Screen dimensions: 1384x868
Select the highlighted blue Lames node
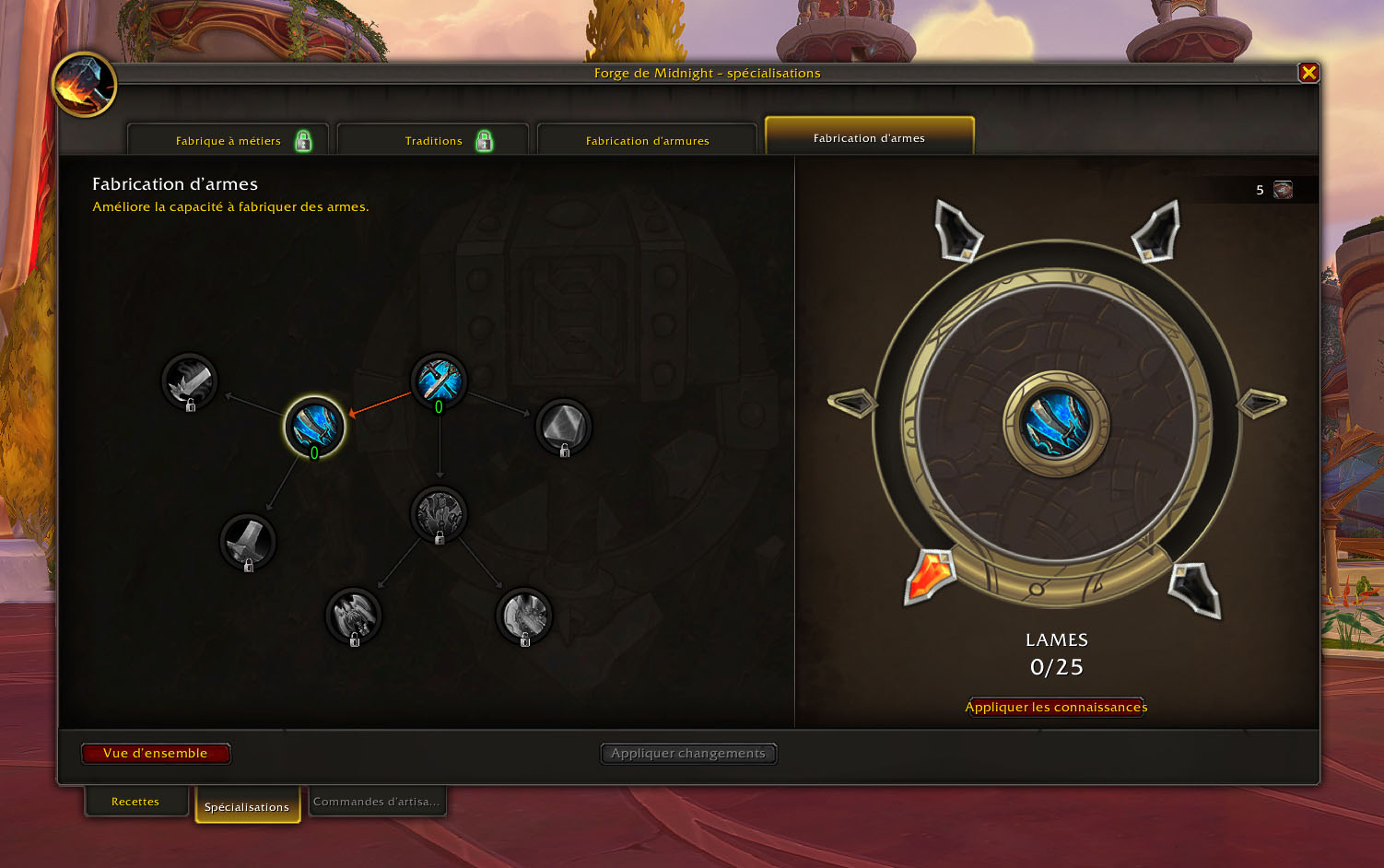pyautogui.click(x=314, y=426)
